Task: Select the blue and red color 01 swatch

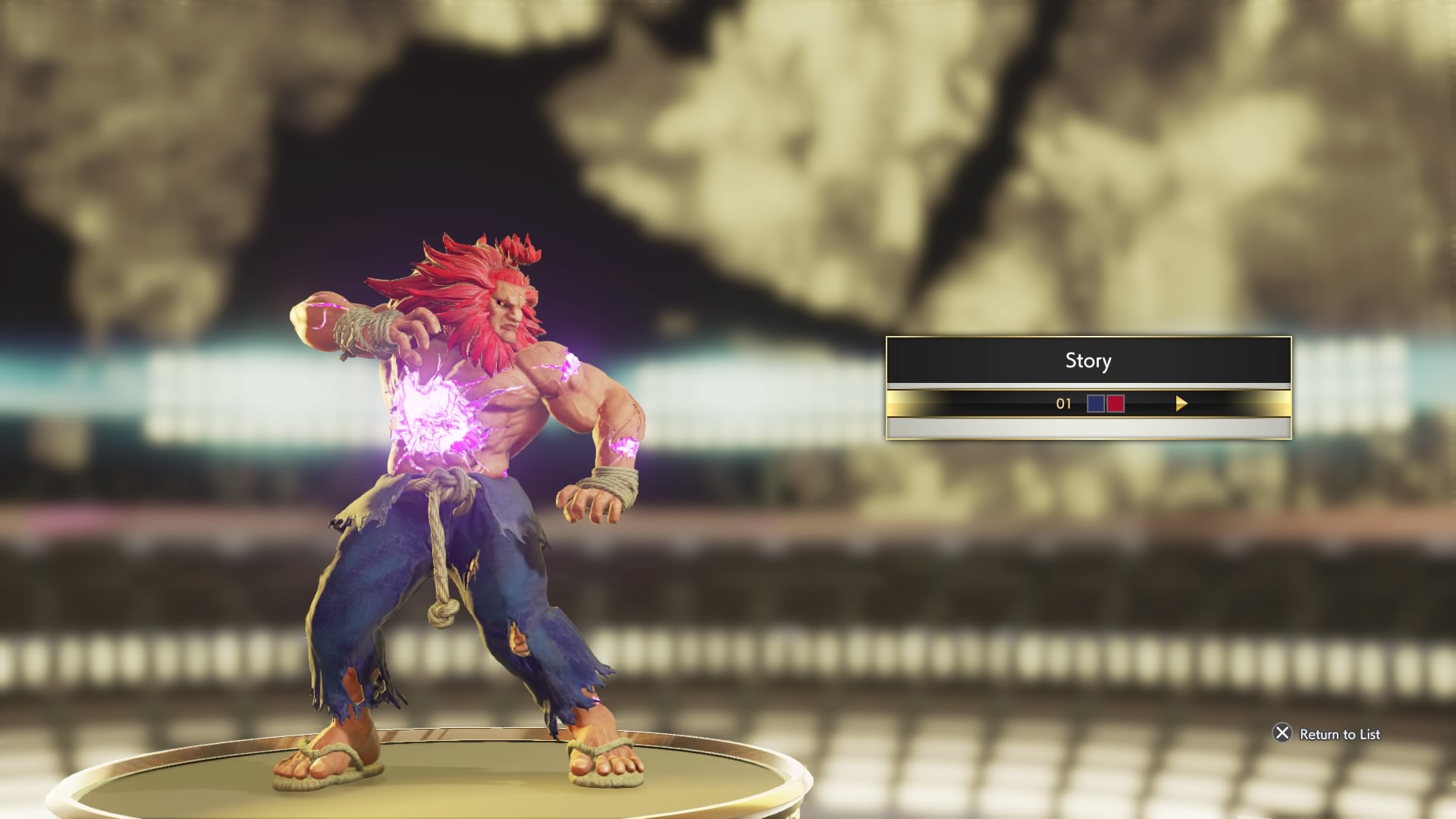Action: pyautogui.click(x=1105, y=403)
